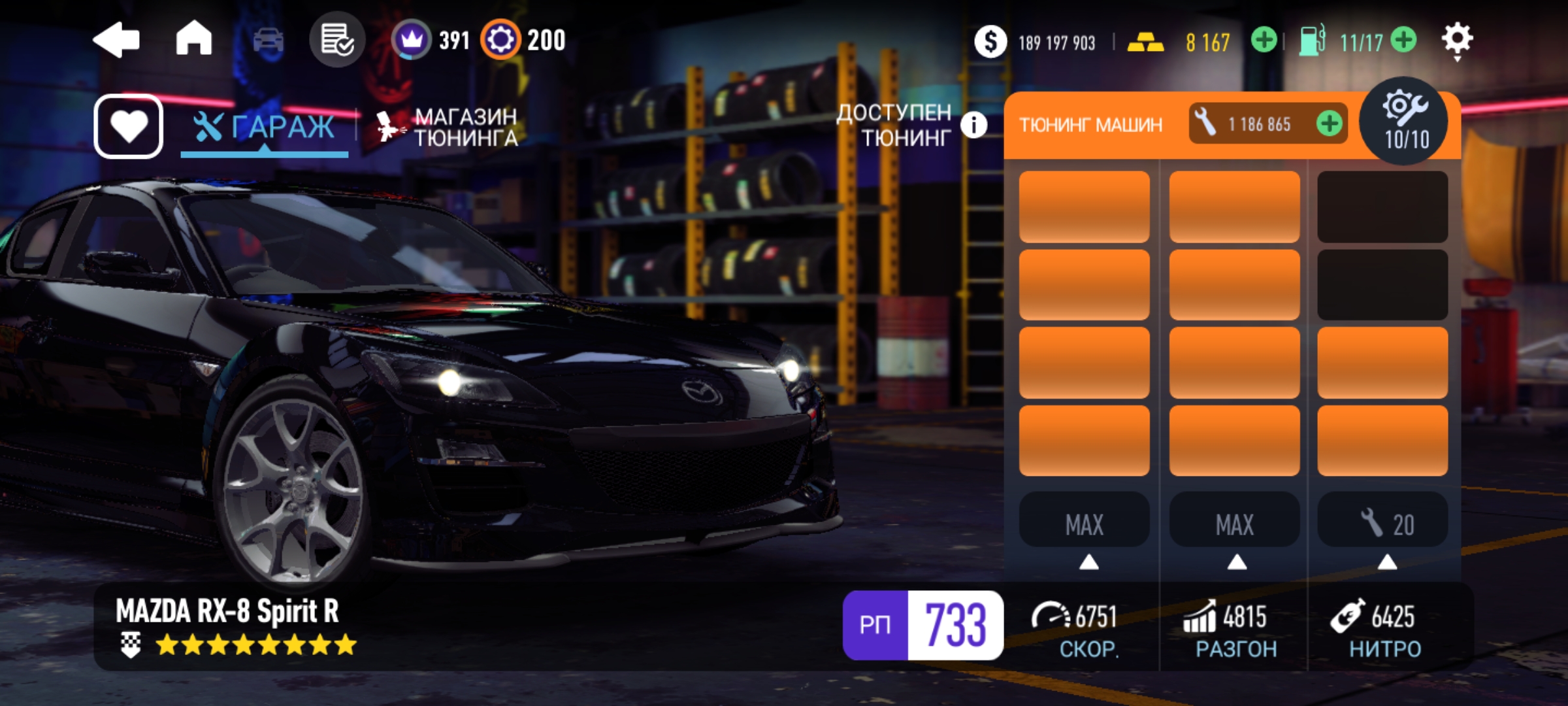Viewport: 1568px width, 706px height.
Task: Open the checklist tasks icon
Action: [x=337, y=41]
